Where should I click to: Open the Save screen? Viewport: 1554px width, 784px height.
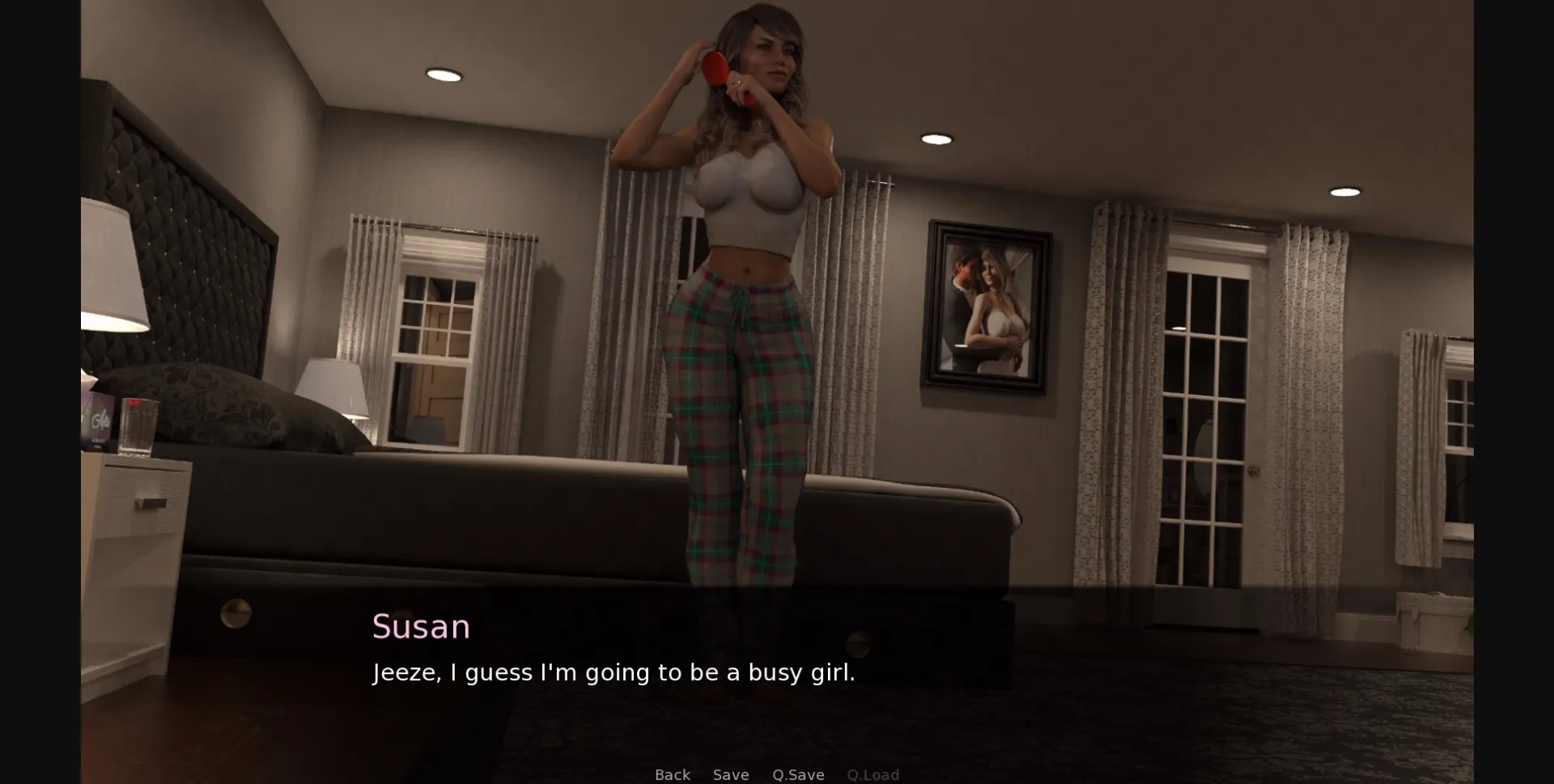tap(731, 774)
